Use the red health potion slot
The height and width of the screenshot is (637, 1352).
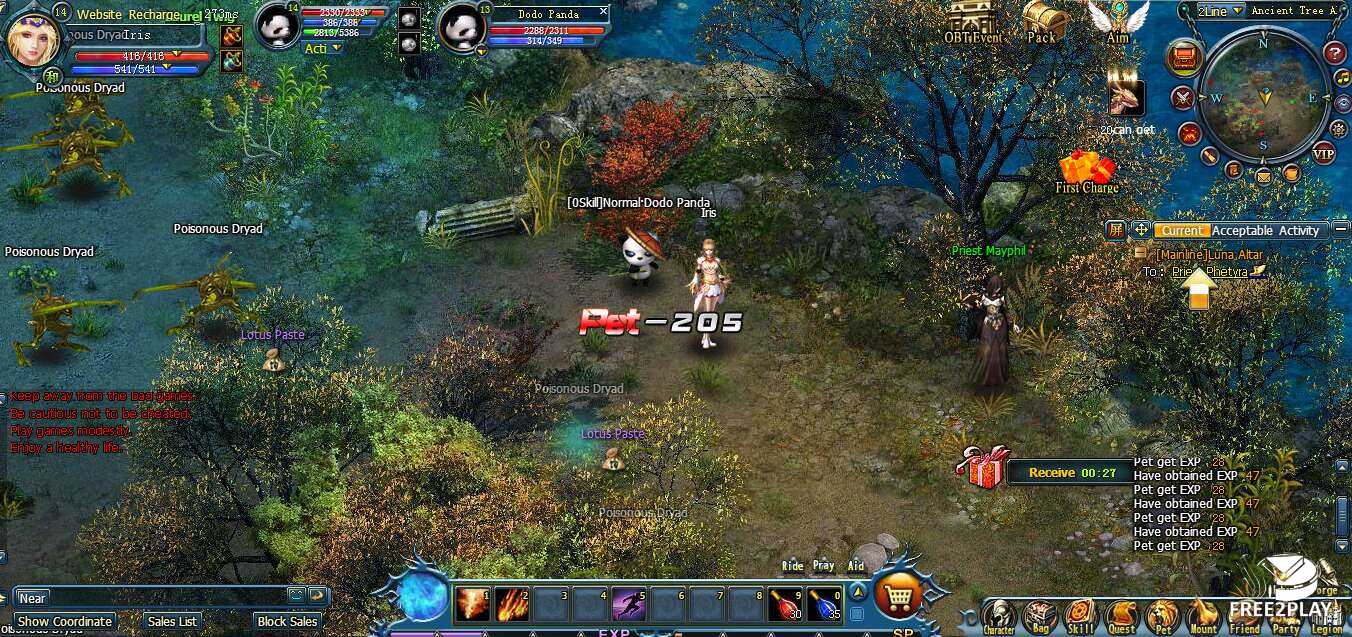(x=784, y=604)
